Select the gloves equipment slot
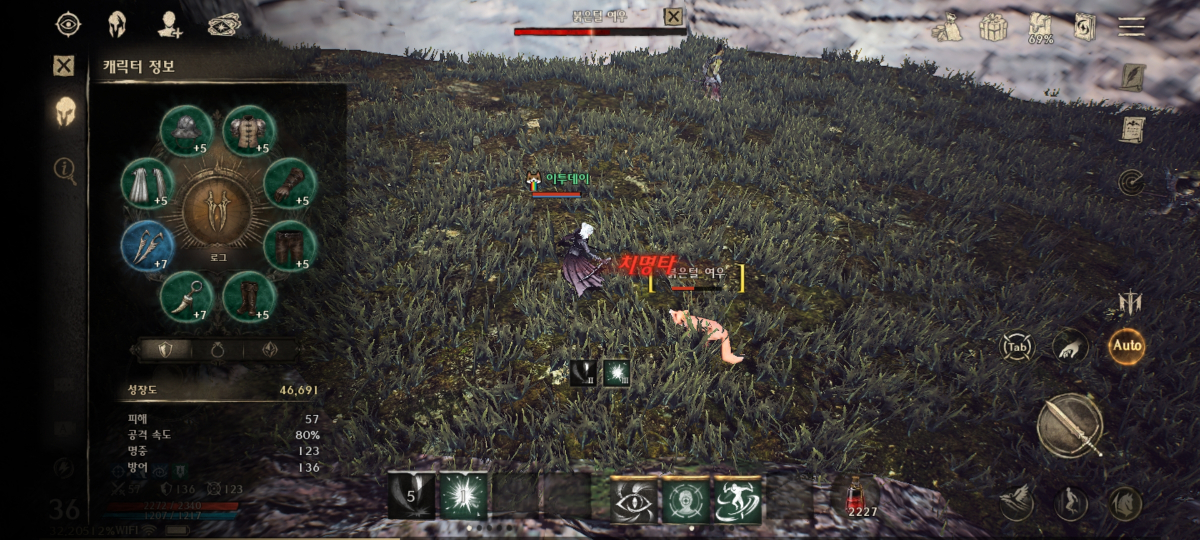The height and width of the screenshot is (540, 1200). click(x=291, y=183)
